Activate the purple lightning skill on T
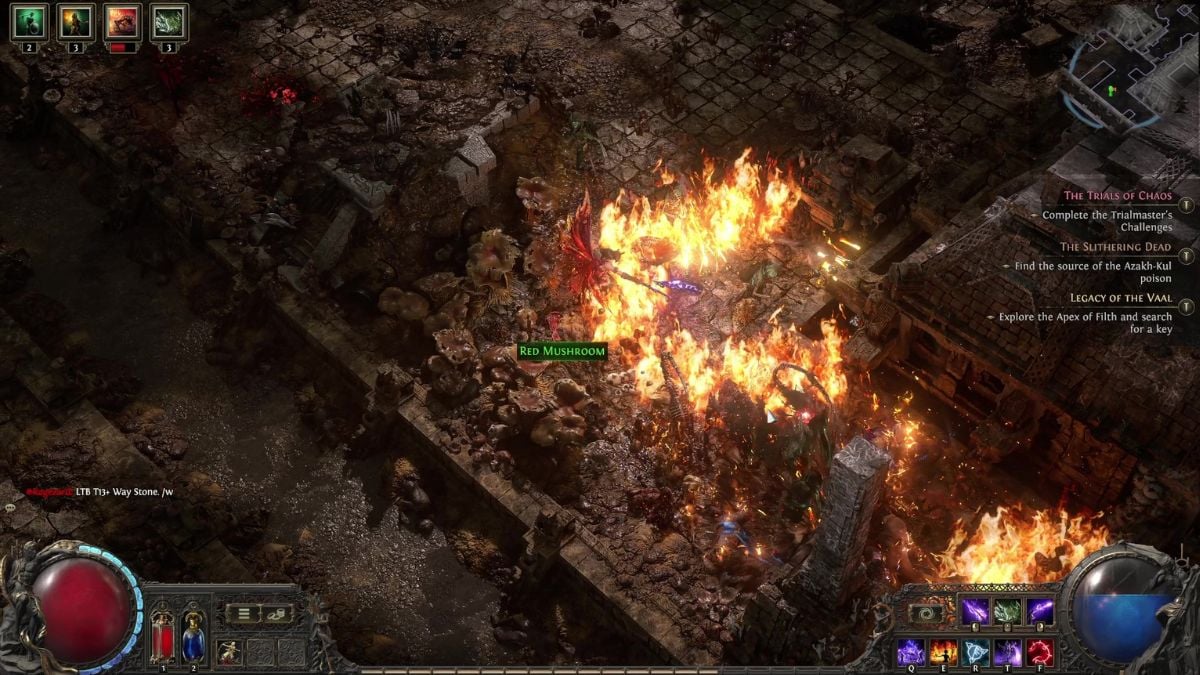Viewport: 1200px width, 675px height. pyautogui.click(x=1008, y=652)
